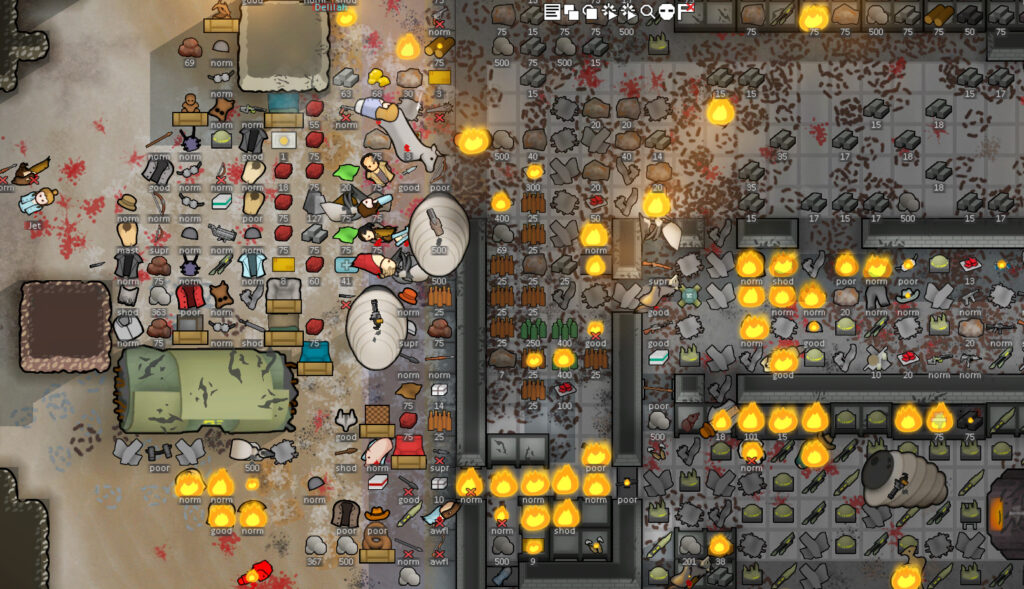Select the rotating square icon
Image resolution: width=1024 pixels, height=589 pixels.
pyautogui.click(x=590, y=12)
